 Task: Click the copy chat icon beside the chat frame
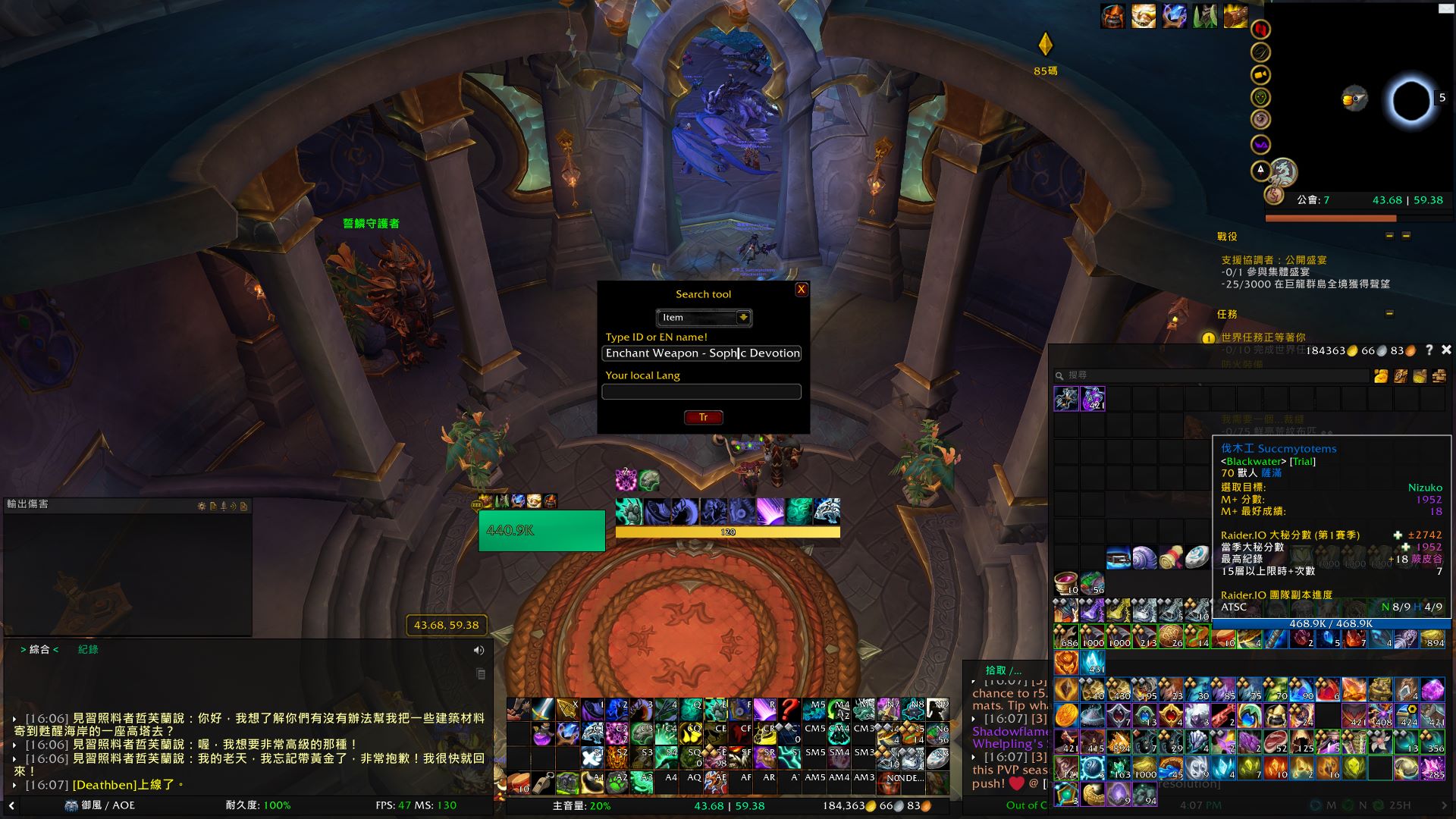pos(480,673)
